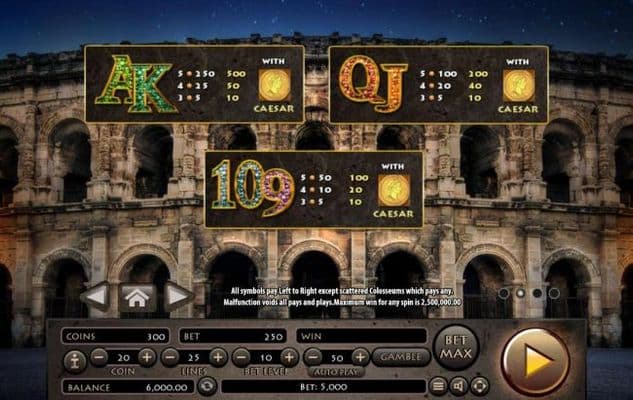Increase the auto play count

tap(360, 357)
